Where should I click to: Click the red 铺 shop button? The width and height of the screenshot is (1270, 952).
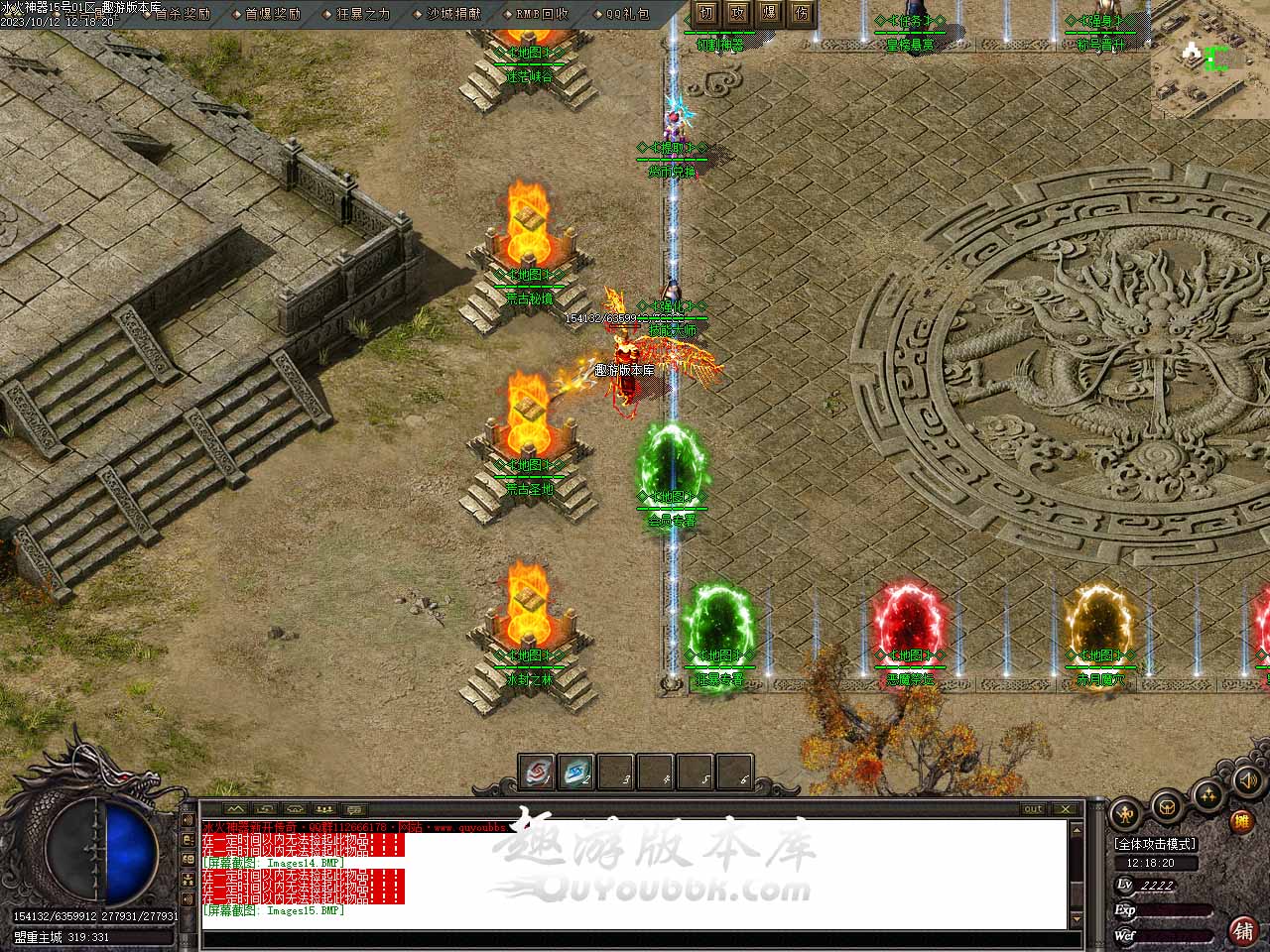click(1242, 930)
